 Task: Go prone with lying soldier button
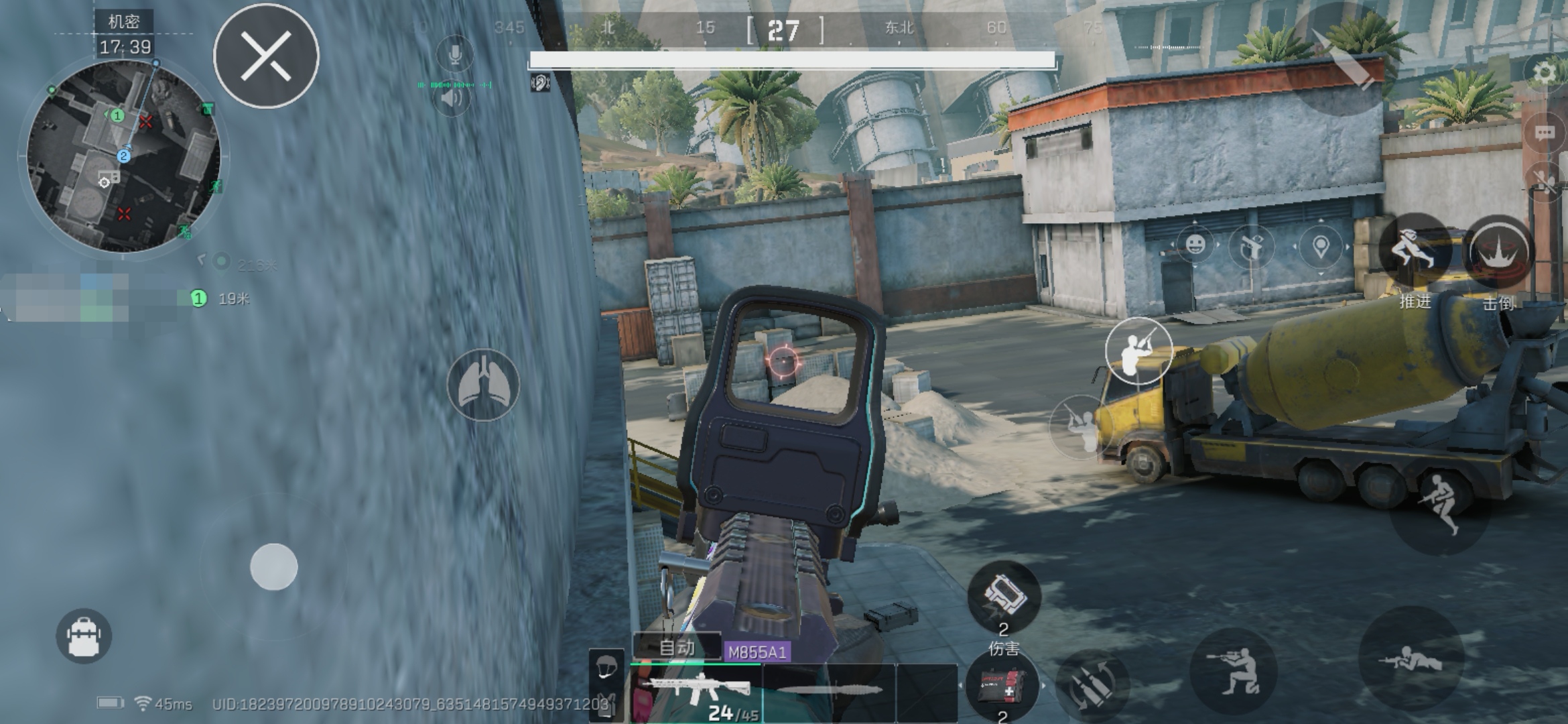[1410, 660]
